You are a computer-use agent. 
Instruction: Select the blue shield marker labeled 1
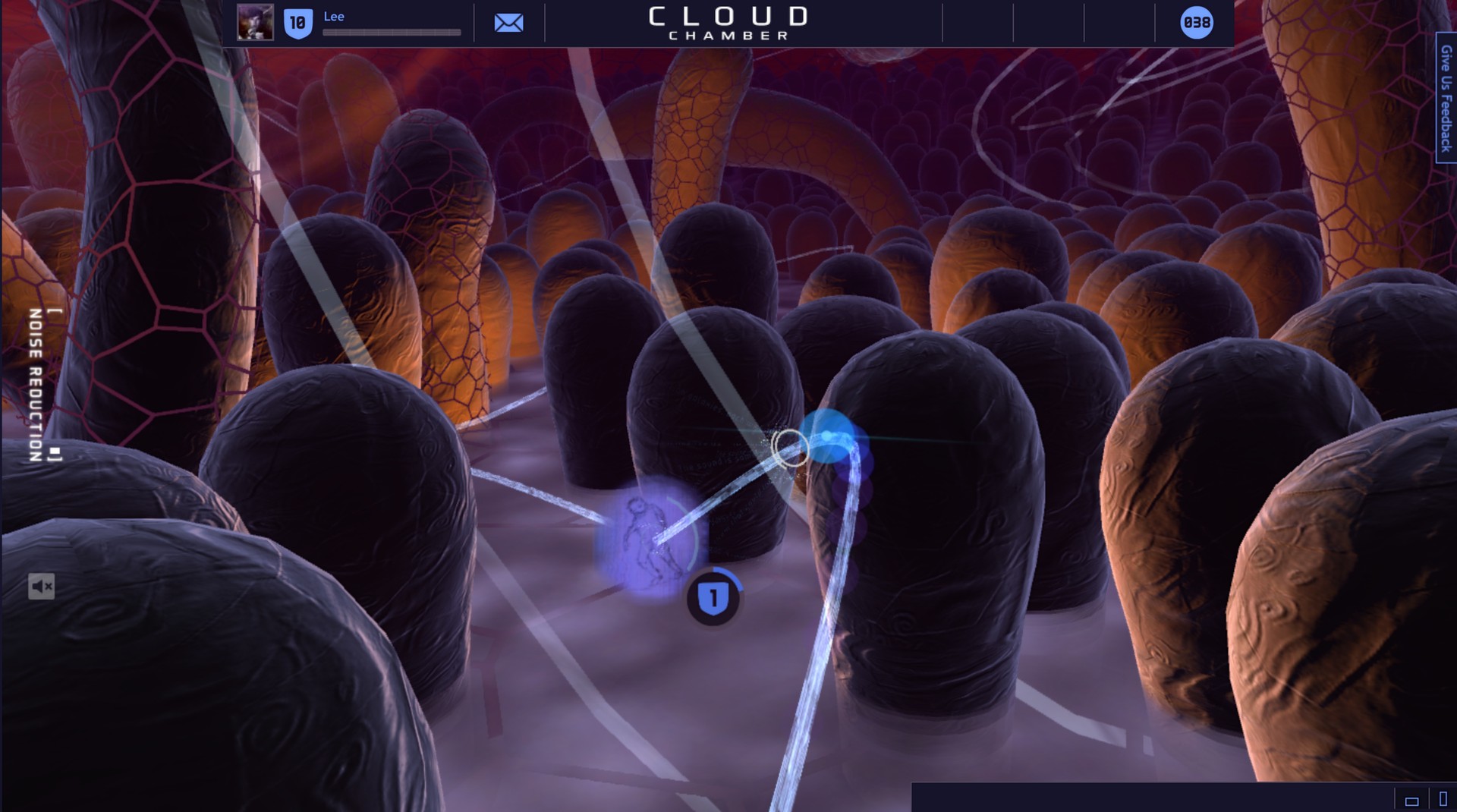[712, 596]
